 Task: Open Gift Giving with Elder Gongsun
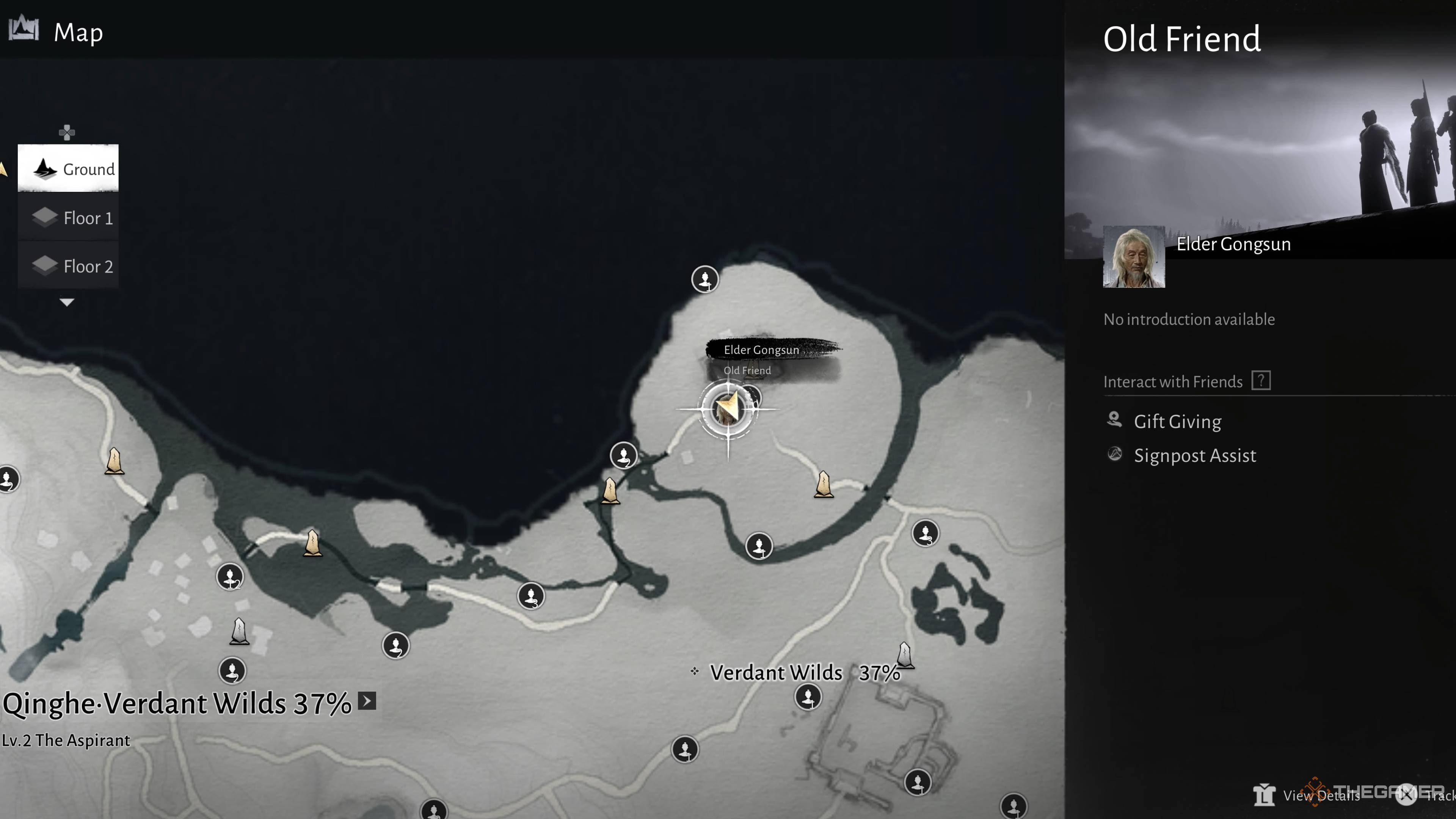pyautogui.click(x=1177, y=422)
